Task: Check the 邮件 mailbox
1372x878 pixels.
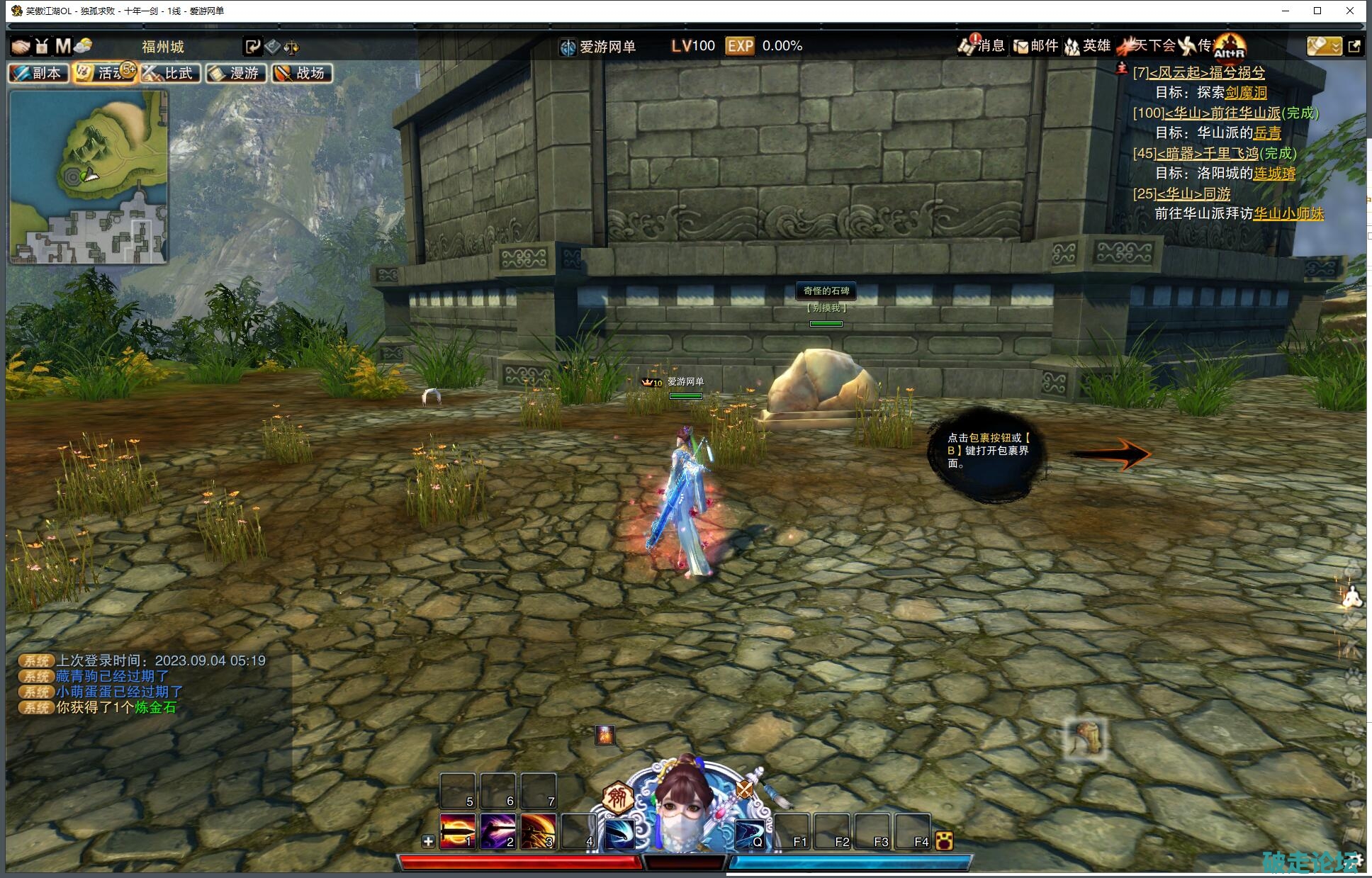Action: coord(1035,46)
